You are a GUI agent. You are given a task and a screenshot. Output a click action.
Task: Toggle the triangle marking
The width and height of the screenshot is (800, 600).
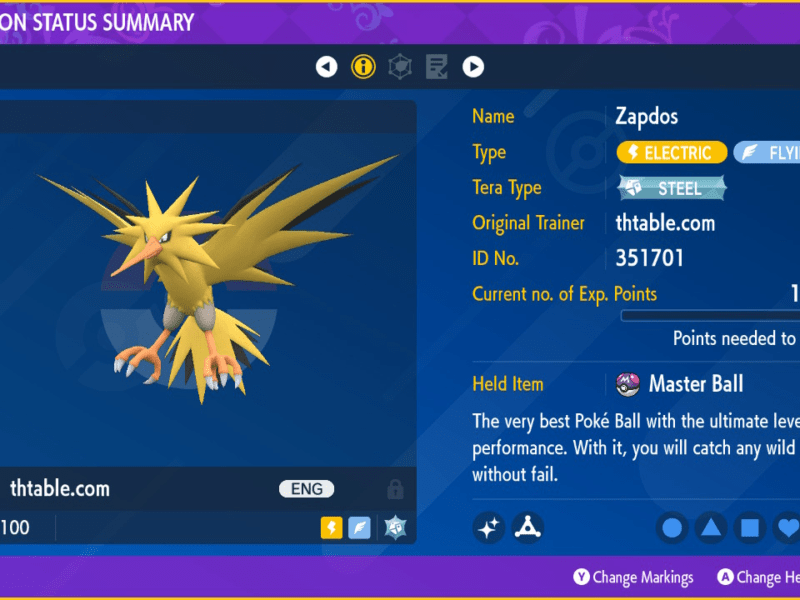[x=711, y=527]
